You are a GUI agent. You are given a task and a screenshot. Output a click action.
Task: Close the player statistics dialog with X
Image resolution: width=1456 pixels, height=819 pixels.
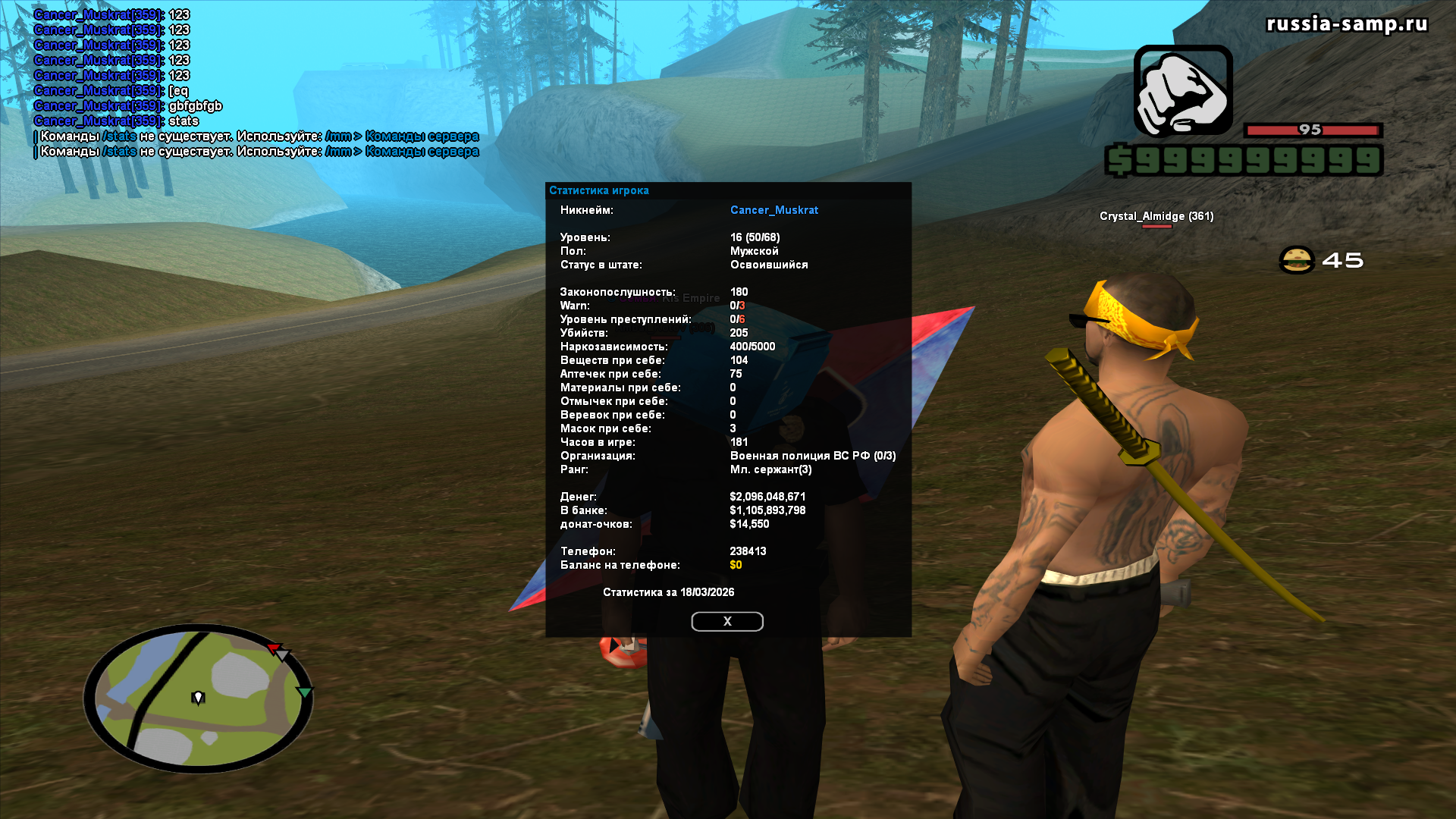pos(726,621)
